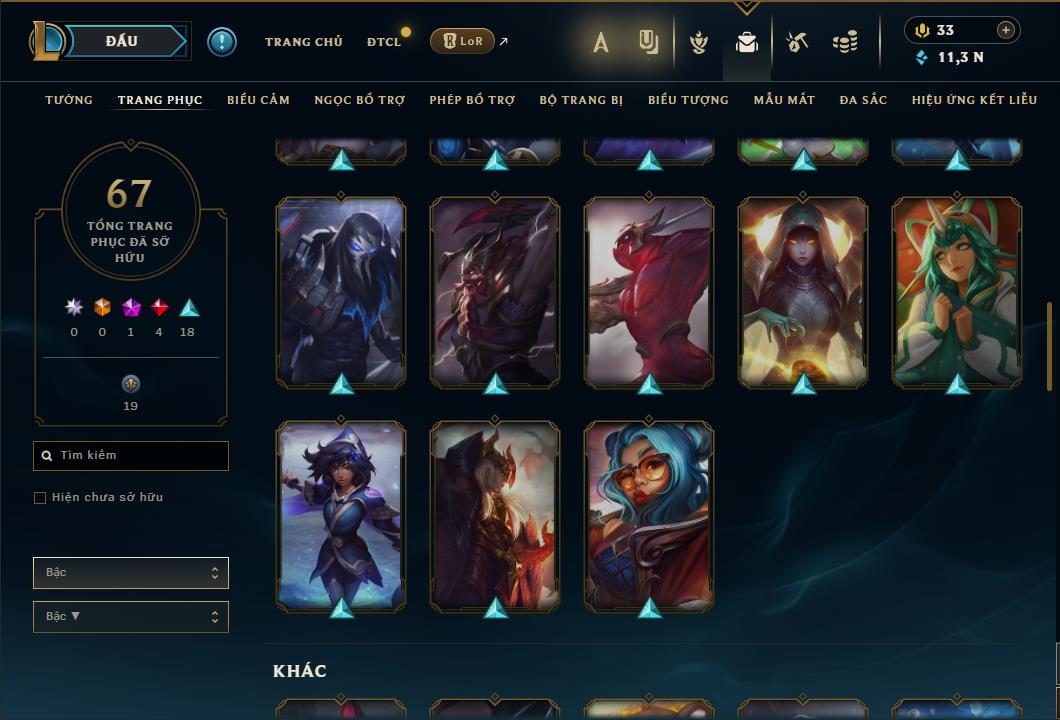Switch to the BIỂU CẢM tab
Viewport: 1060px width, 720px height.
(258, 100)
